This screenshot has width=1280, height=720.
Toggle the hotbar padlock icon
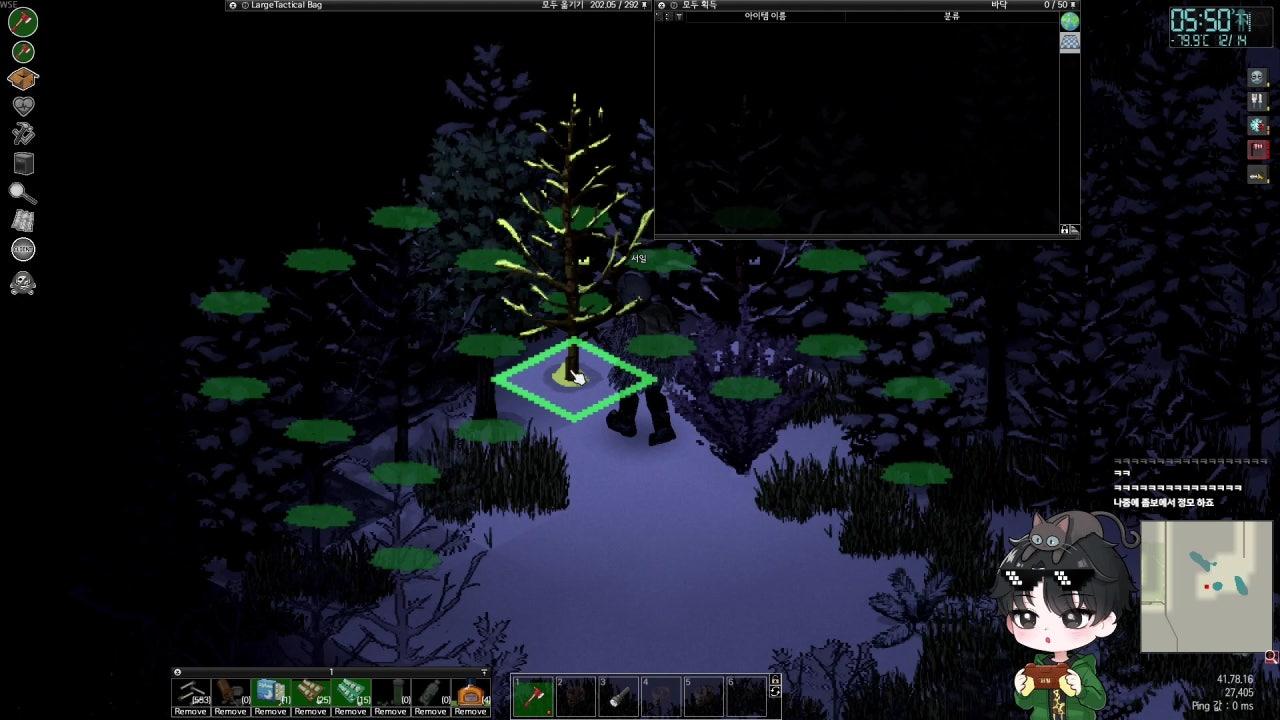775,680
